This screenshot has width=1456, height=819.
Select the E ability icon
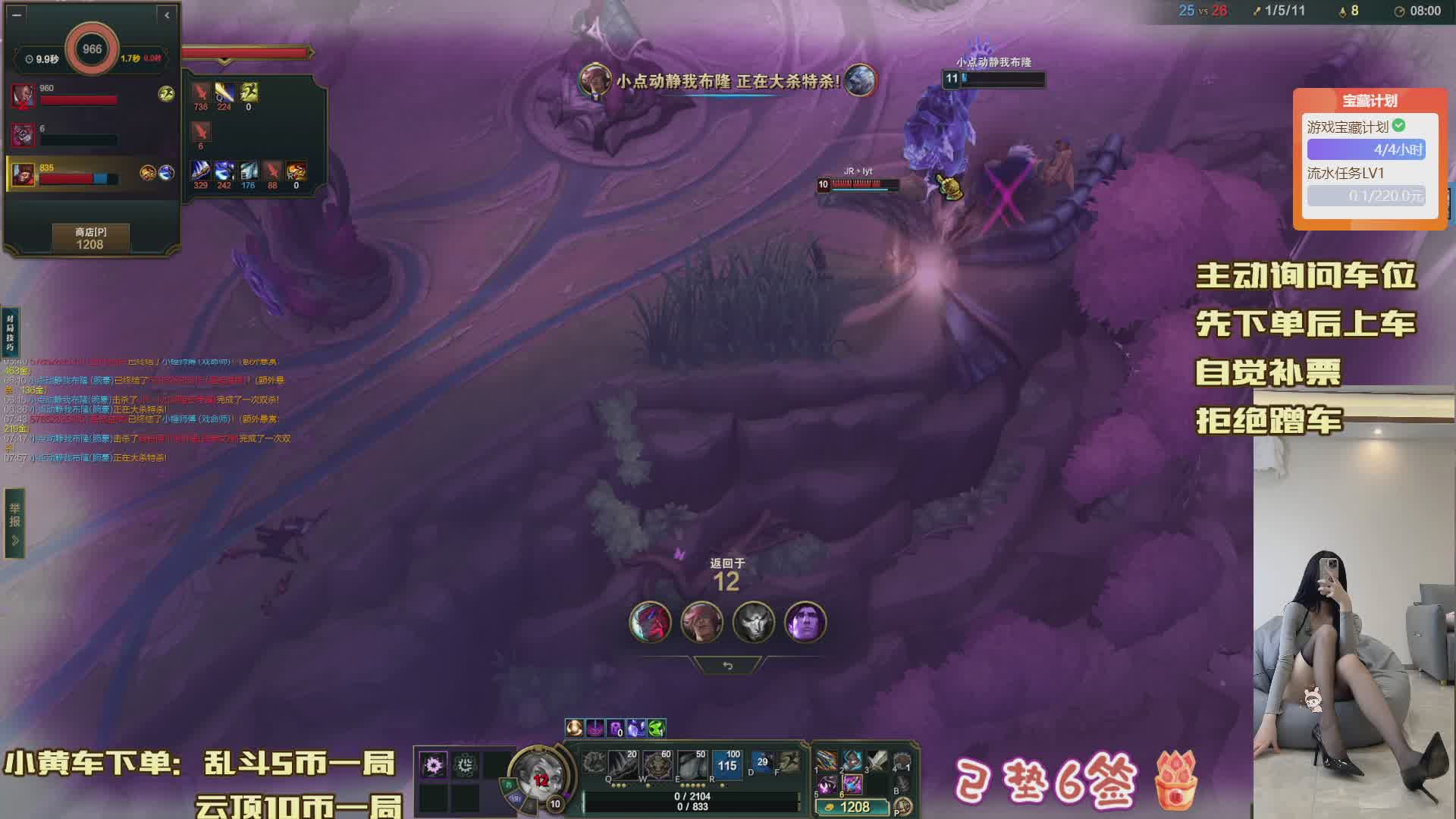point(692,764)
